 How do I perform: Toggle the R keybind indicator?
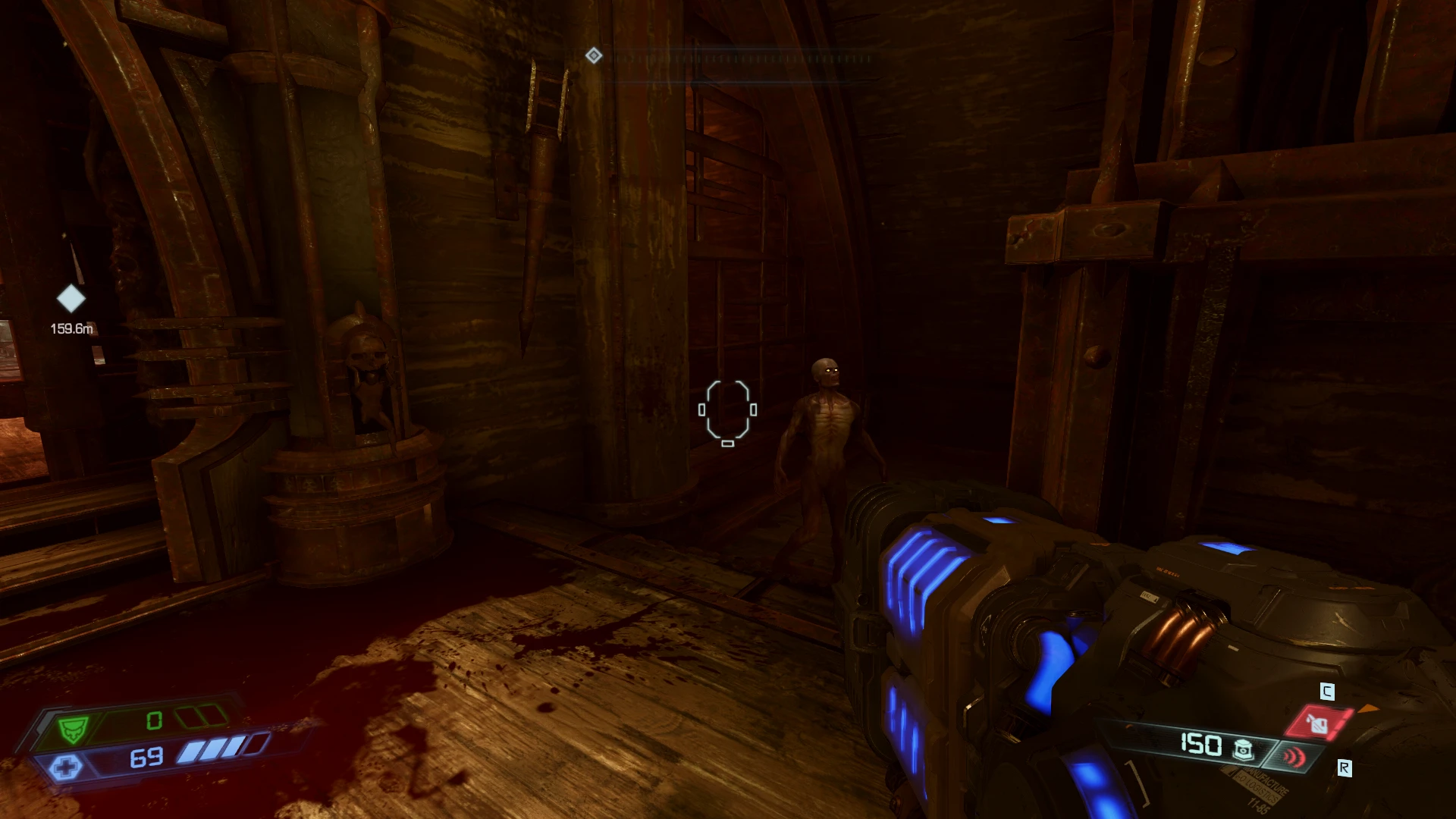(x=1345, y=767)
